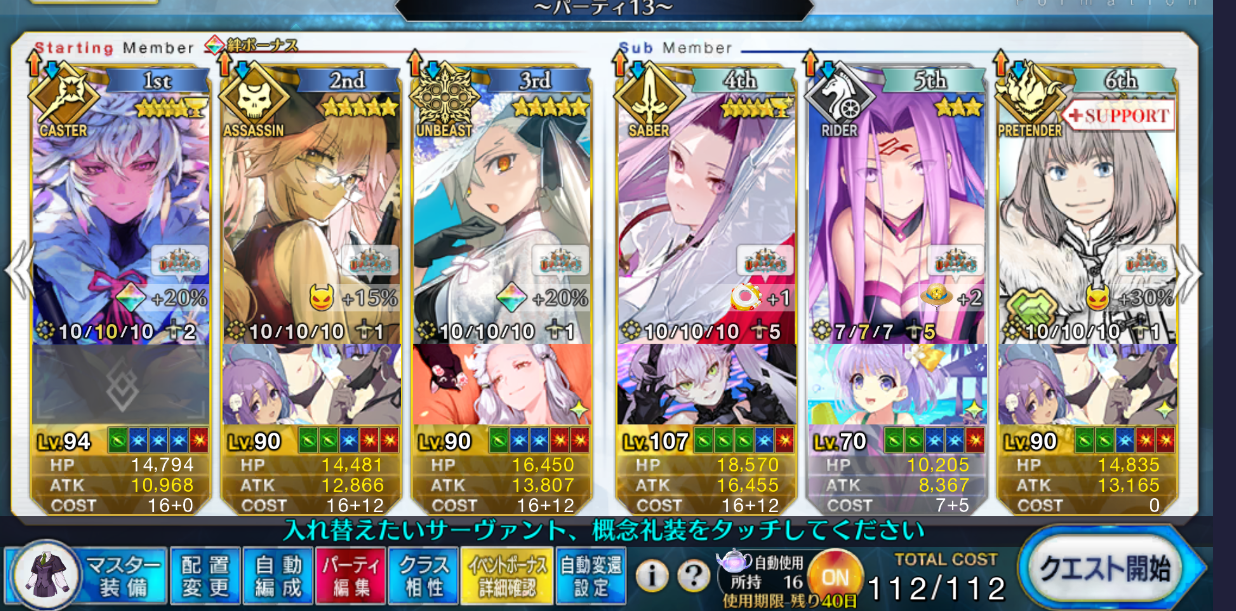
Task: Open the question mark help icon
Action: (x=692, y=575)
